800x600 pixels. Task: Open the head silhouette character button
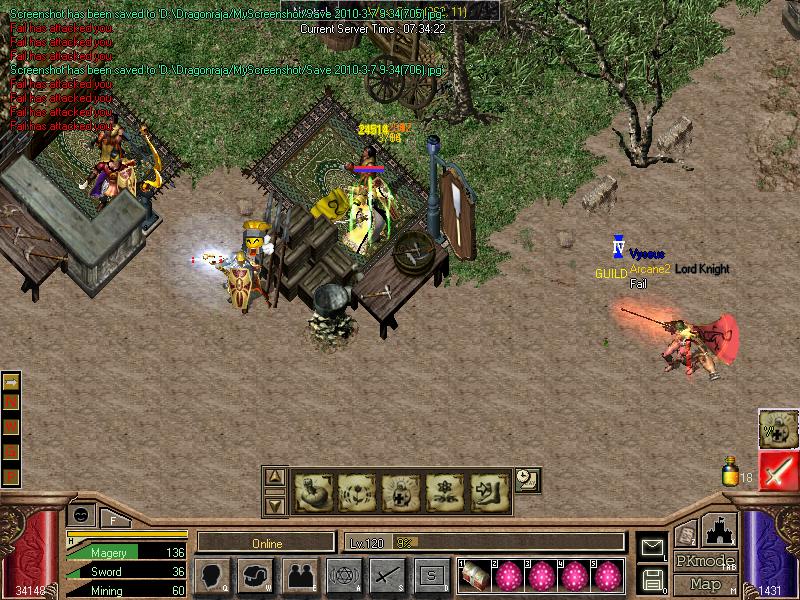point(213,575)
